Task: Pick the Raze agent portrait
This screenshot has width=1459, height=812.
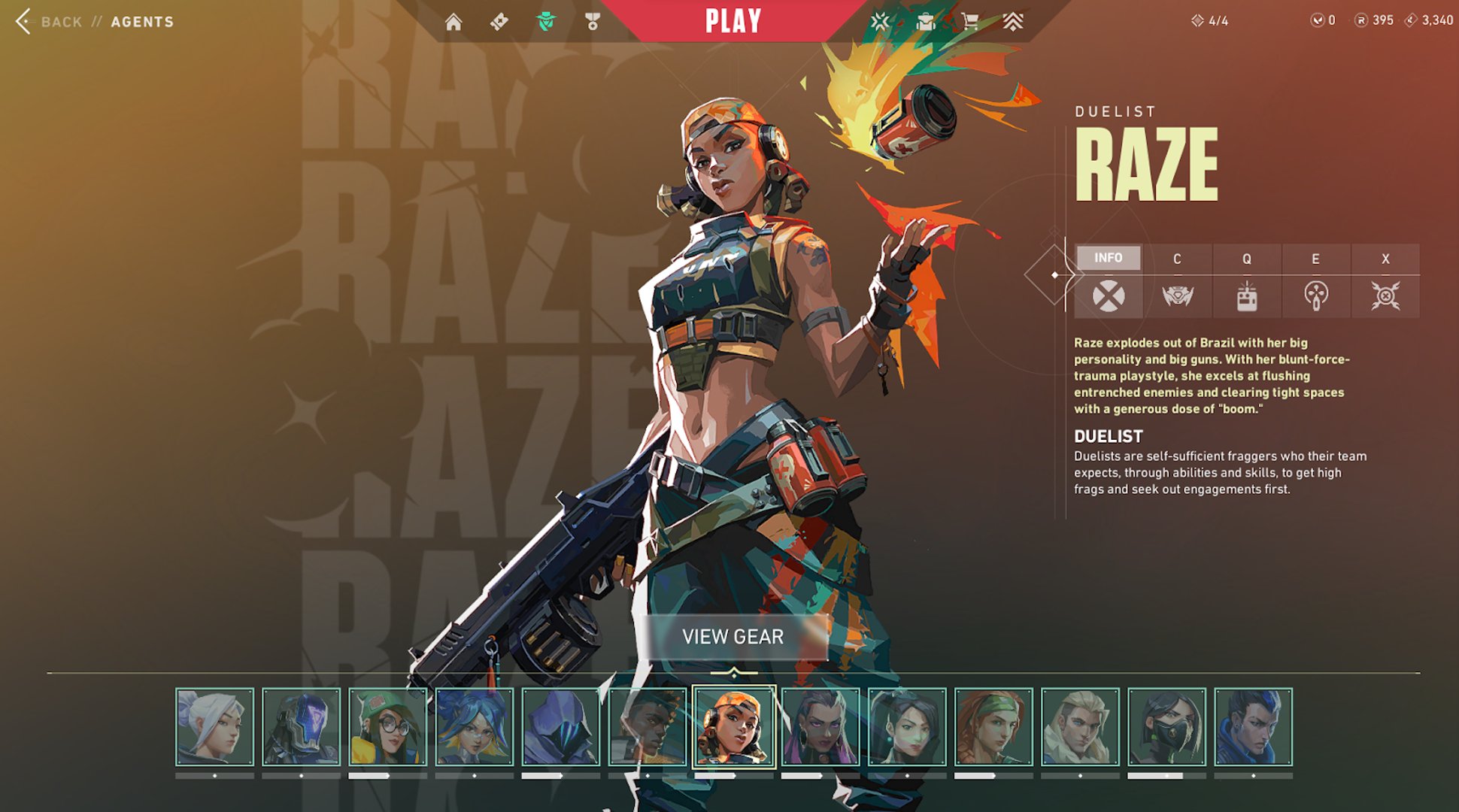Action: 733,727
